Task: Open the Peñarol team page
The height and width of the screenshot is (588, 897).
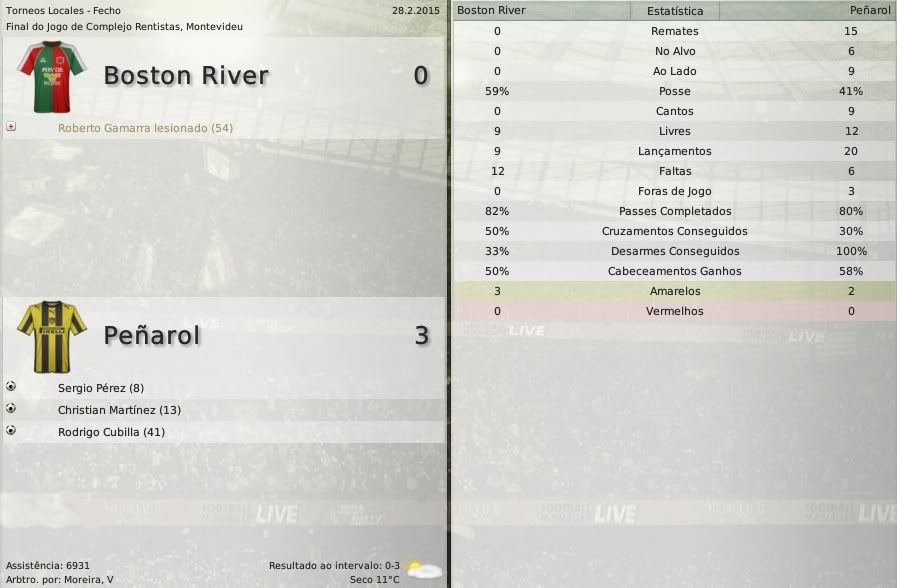Action: [152, 336]
